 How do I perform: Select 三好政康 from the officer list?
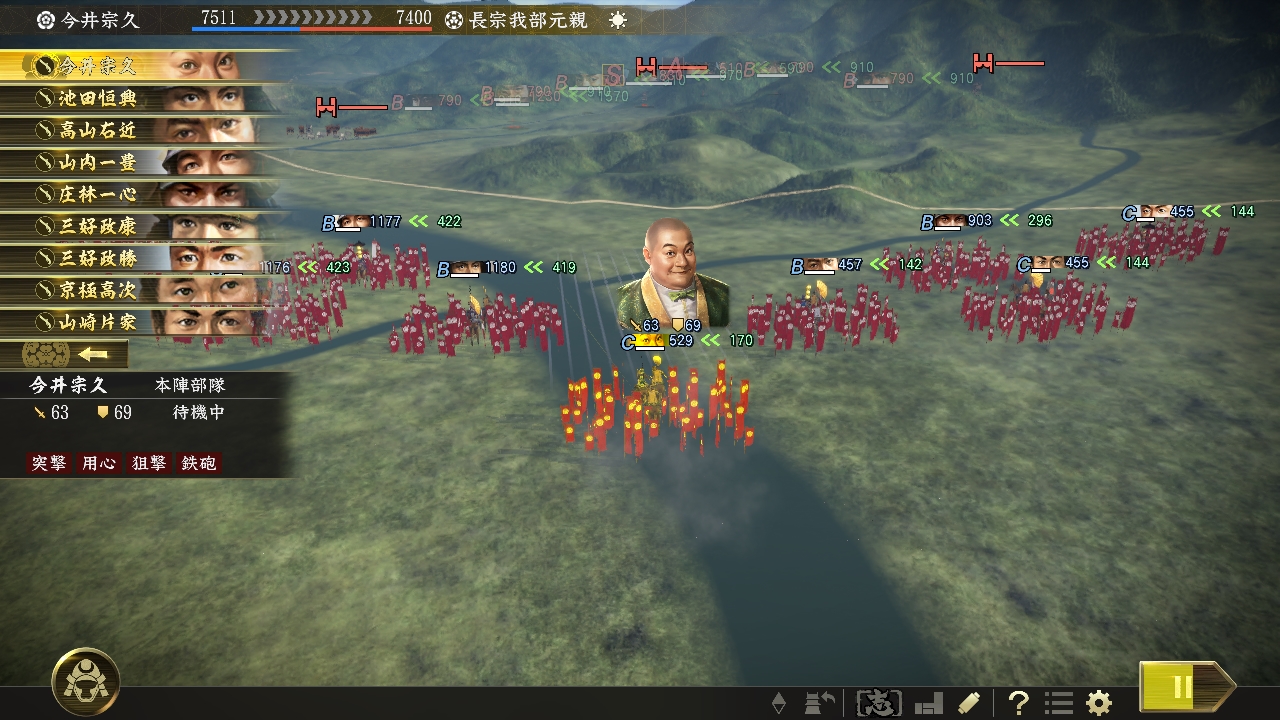140,226
